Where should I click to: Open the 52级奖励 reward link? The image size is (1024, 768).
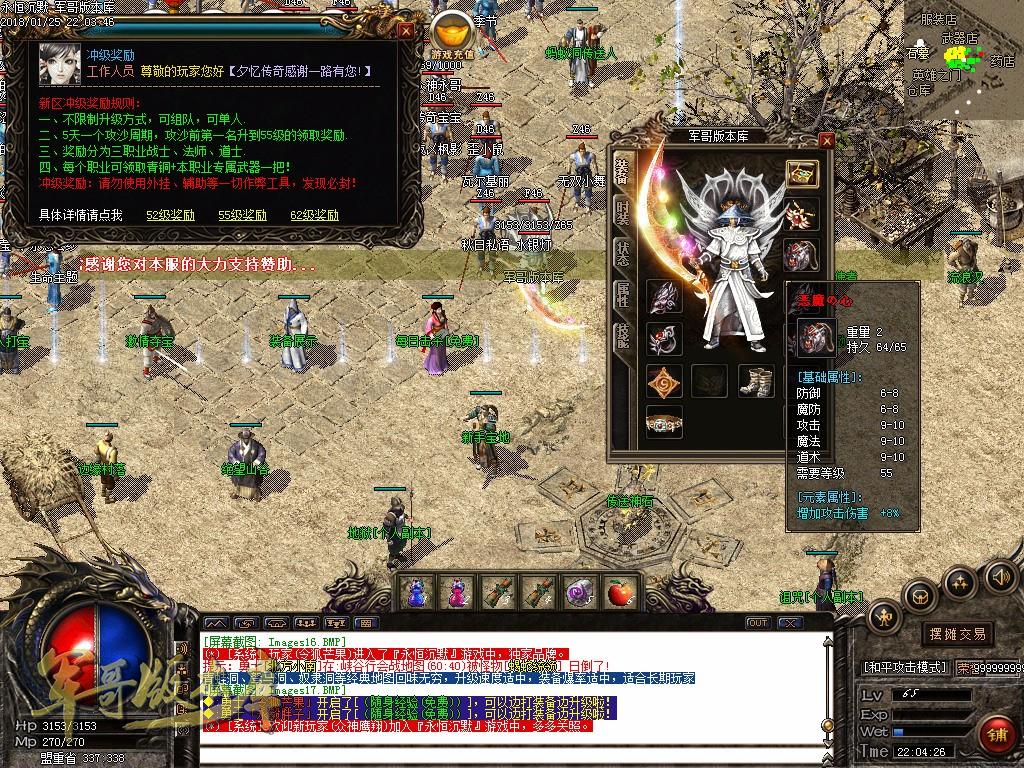[170, 215]
